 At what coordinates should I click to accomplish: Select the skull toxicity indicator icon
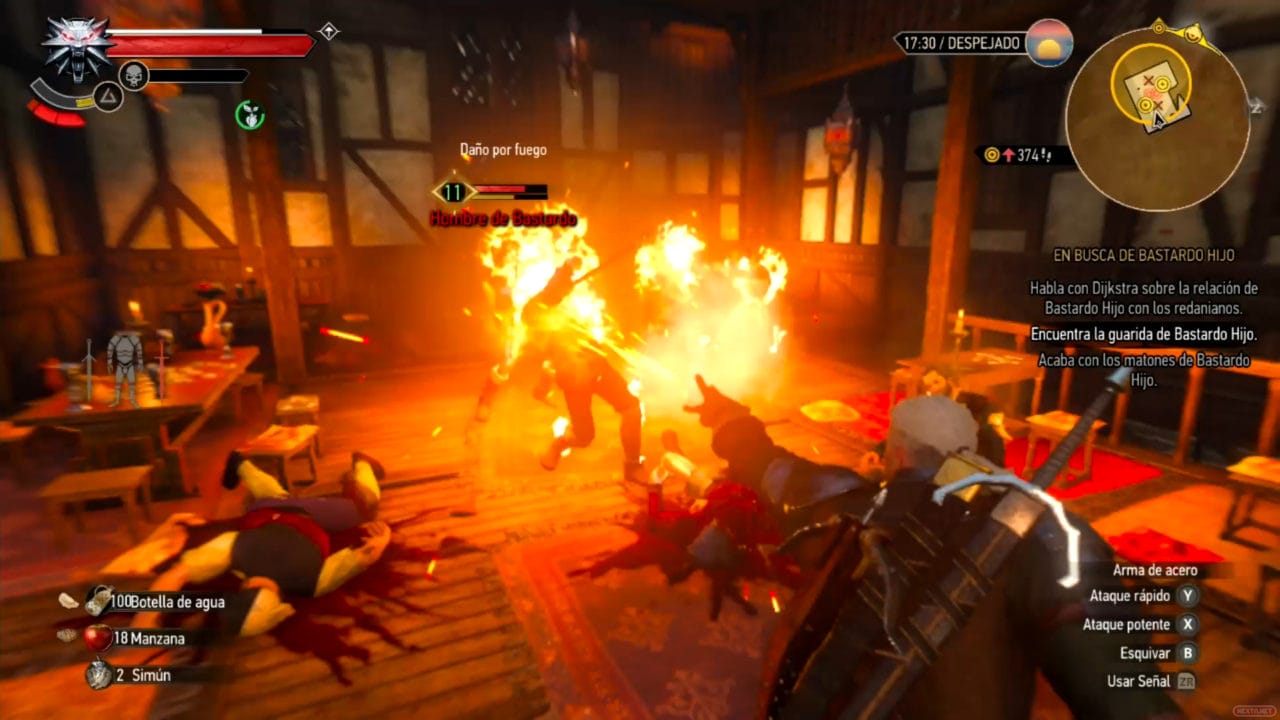click(132, 74)
